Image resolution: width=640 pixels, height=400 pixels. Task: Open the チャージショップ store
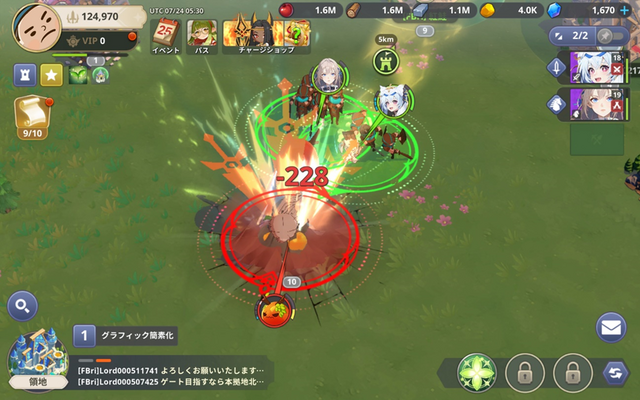[251, 36]
